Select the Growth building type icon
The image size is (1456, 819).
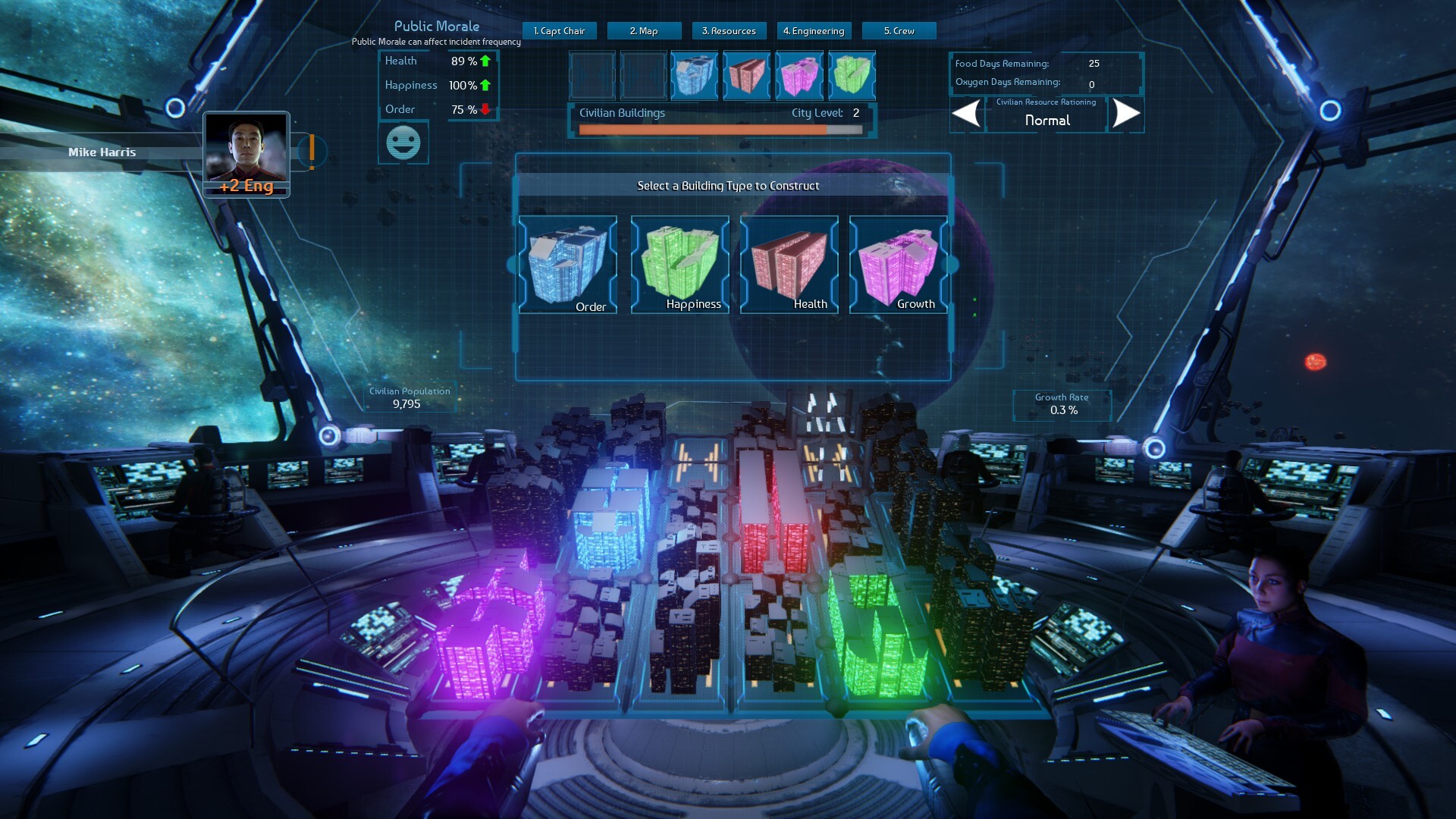(897, 264)
